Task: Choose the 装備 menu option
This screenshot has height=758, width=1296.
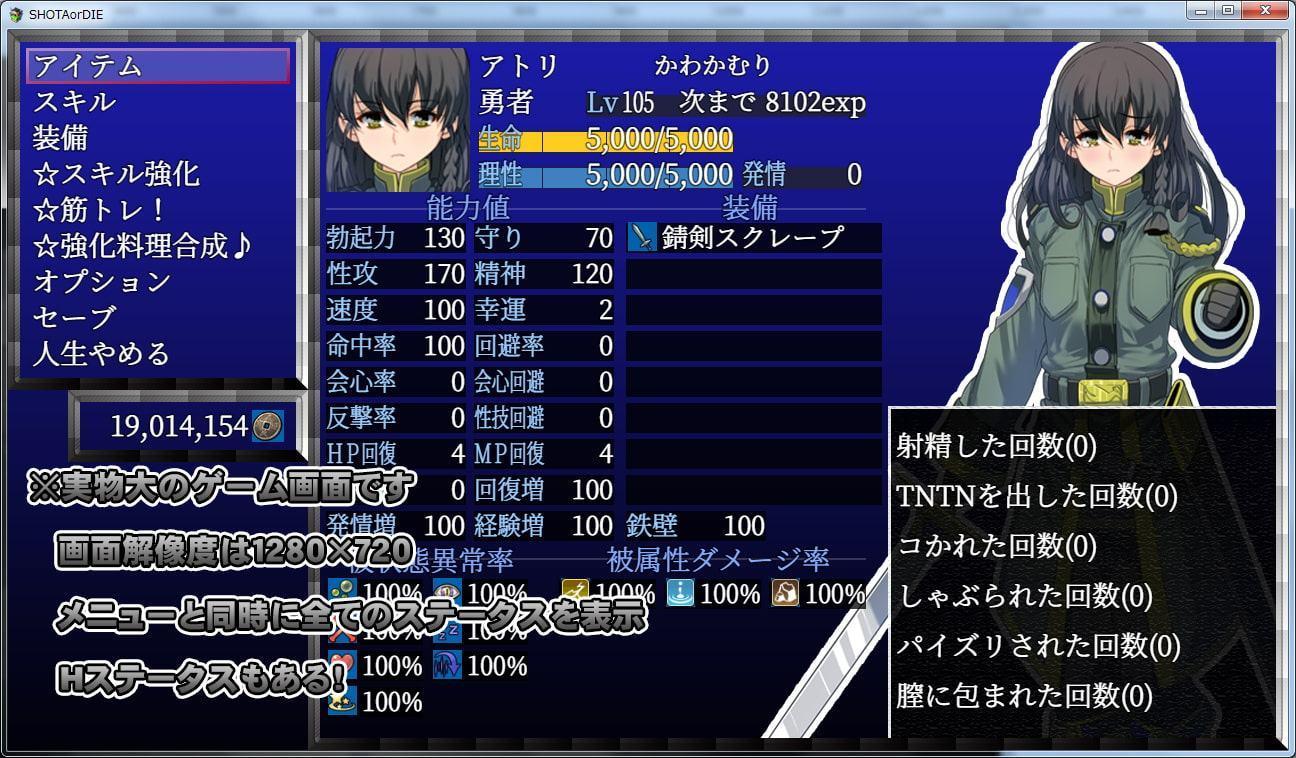Action: coord(158,138)
